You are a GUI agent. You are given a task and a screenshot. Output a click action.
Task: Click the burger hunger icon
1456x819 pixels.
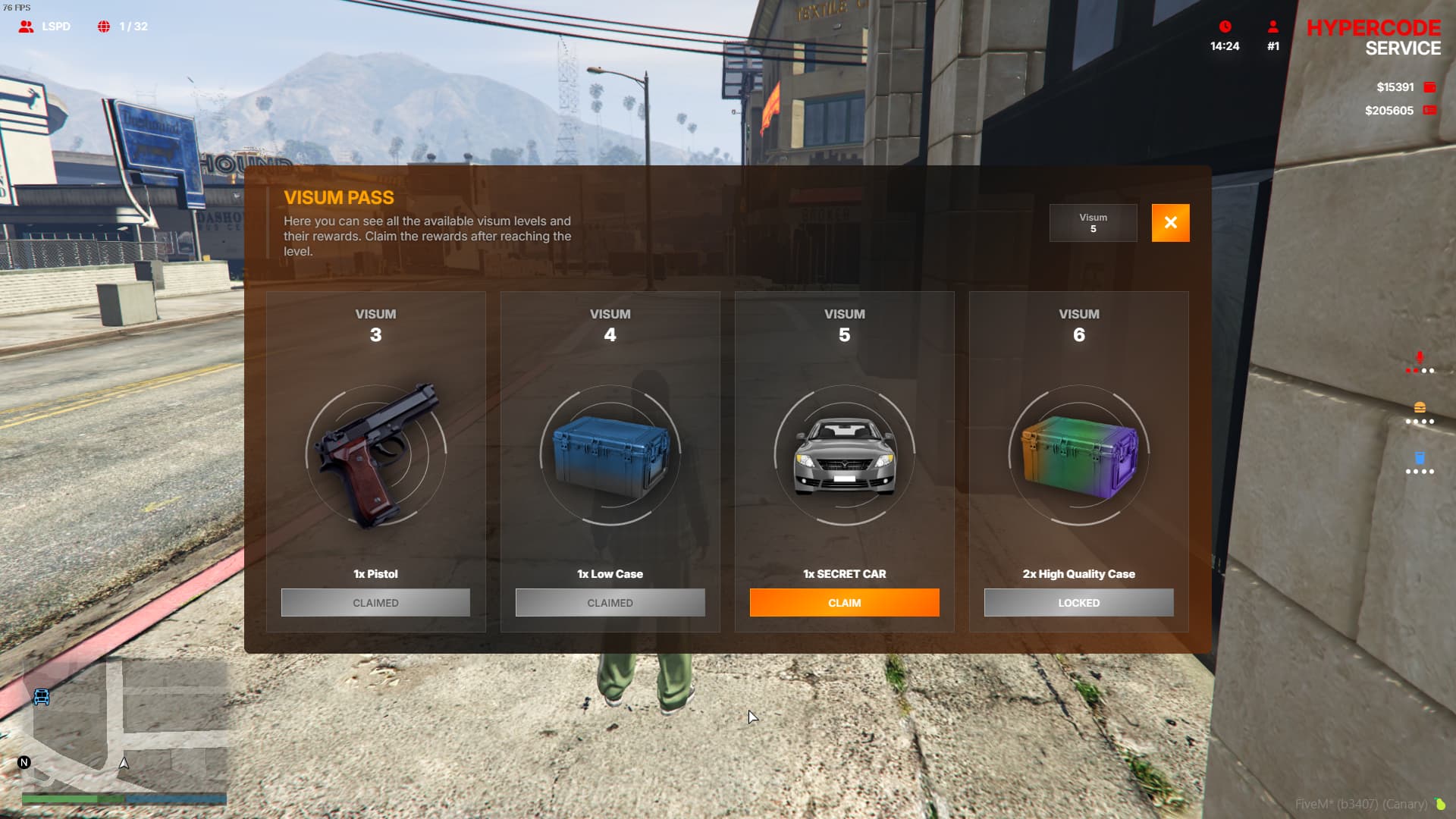pos(1420,408)
